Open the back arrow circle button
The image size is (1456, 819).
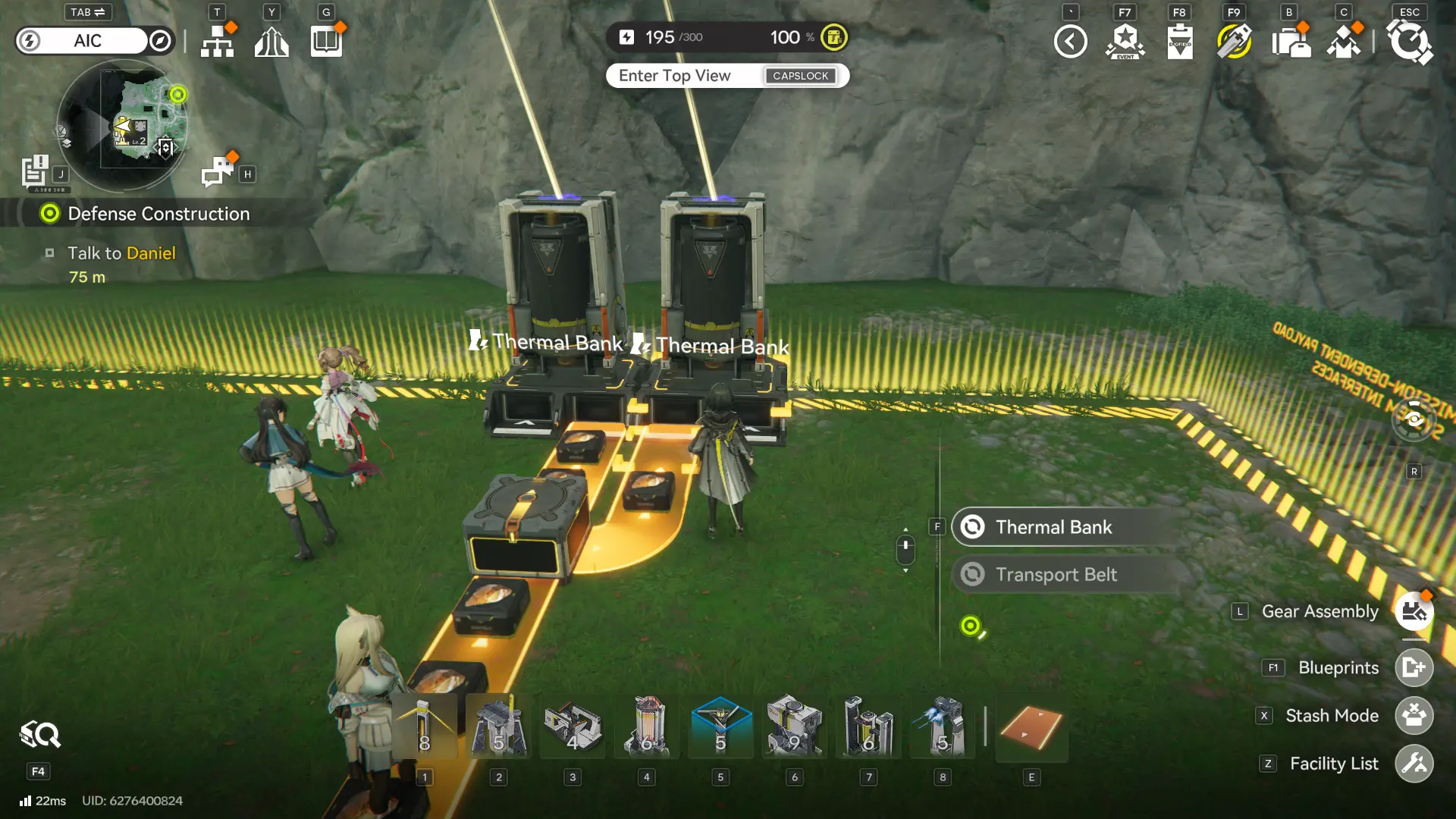pos(1070,42)
